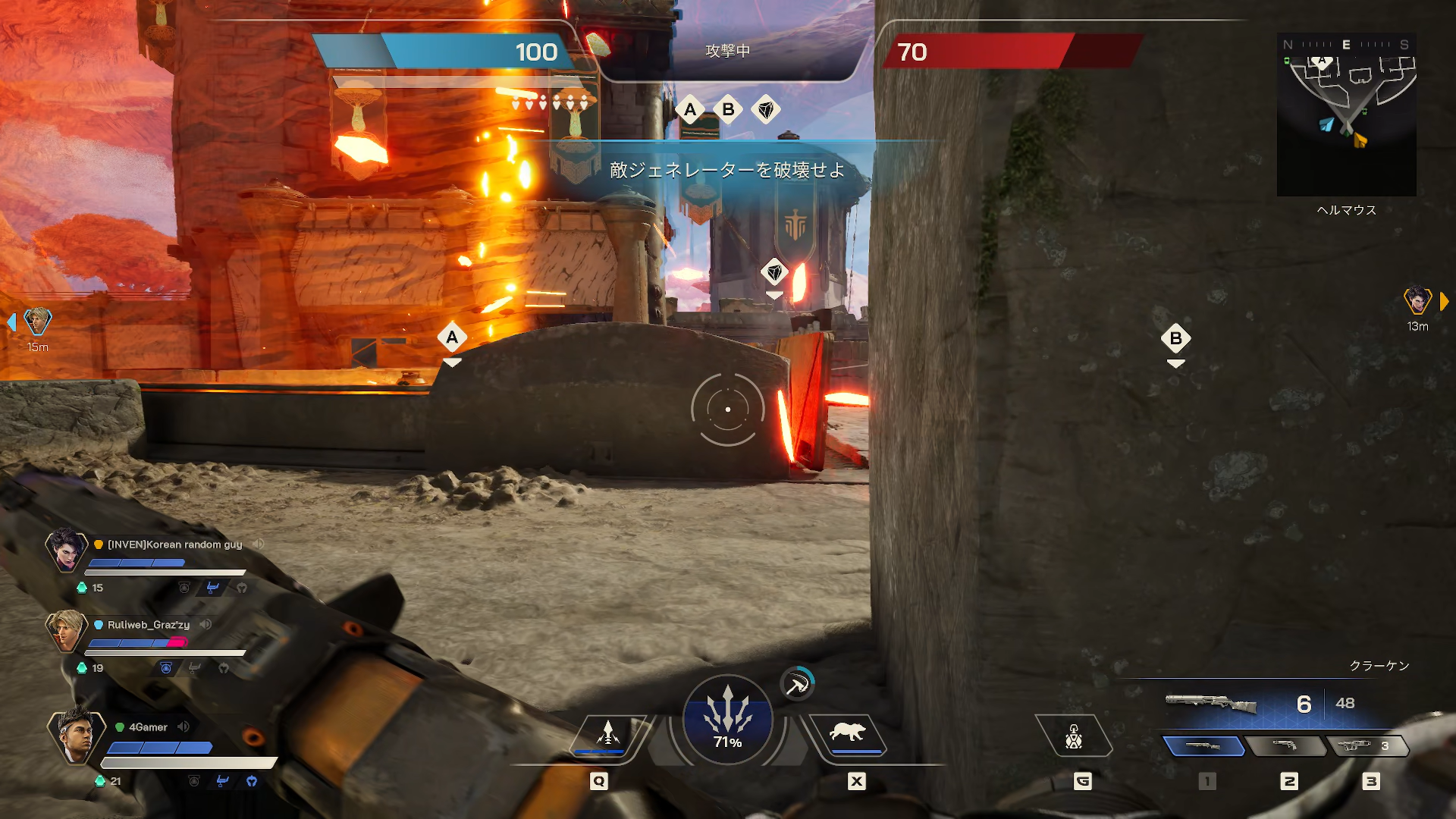Toggle voice icon beside 4Gamer name

pyautogui.click(x=184, y=726)
